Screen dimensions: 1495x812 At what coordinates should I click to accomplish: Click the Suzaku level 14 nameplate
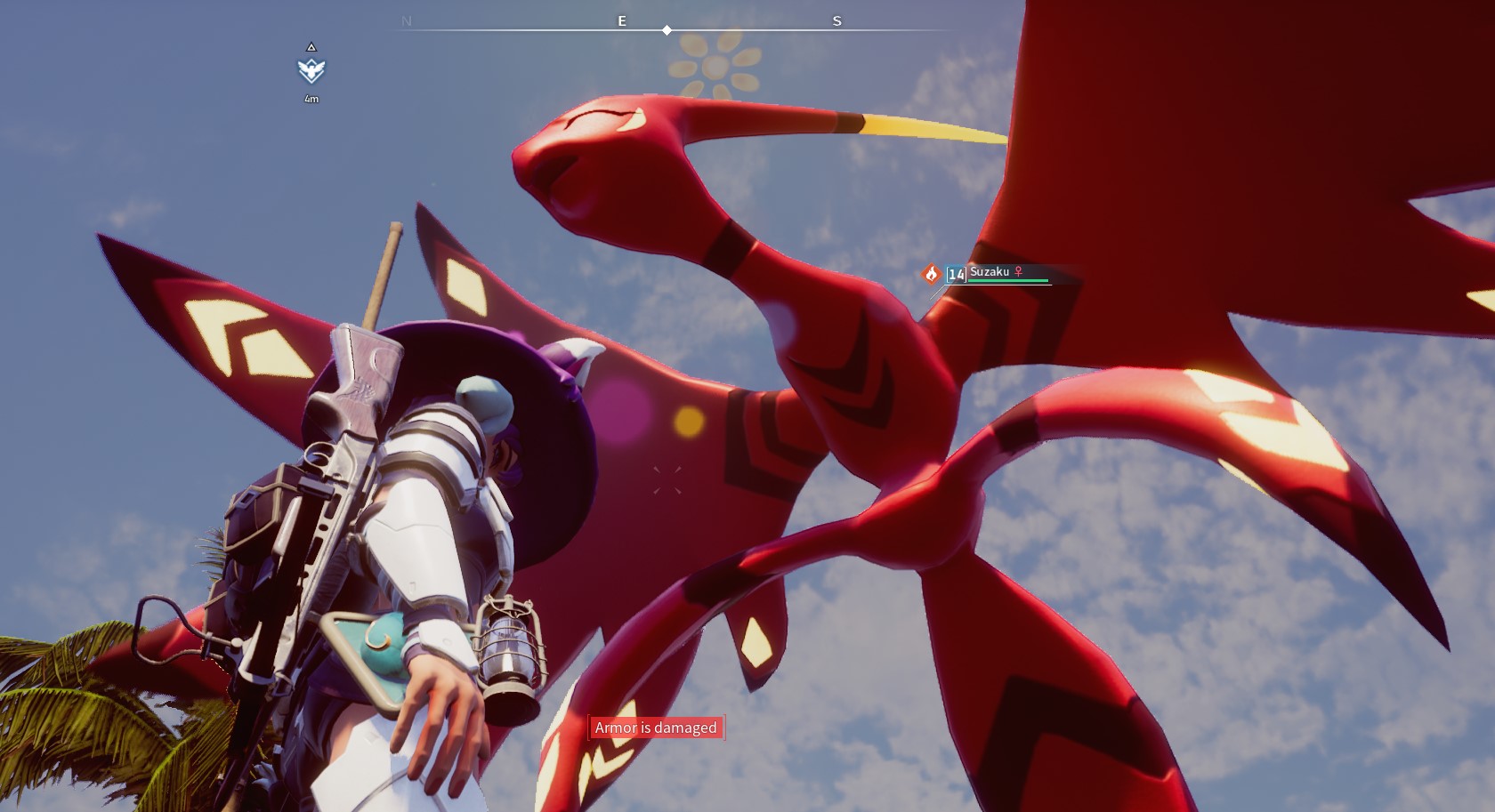click(996, 274)
